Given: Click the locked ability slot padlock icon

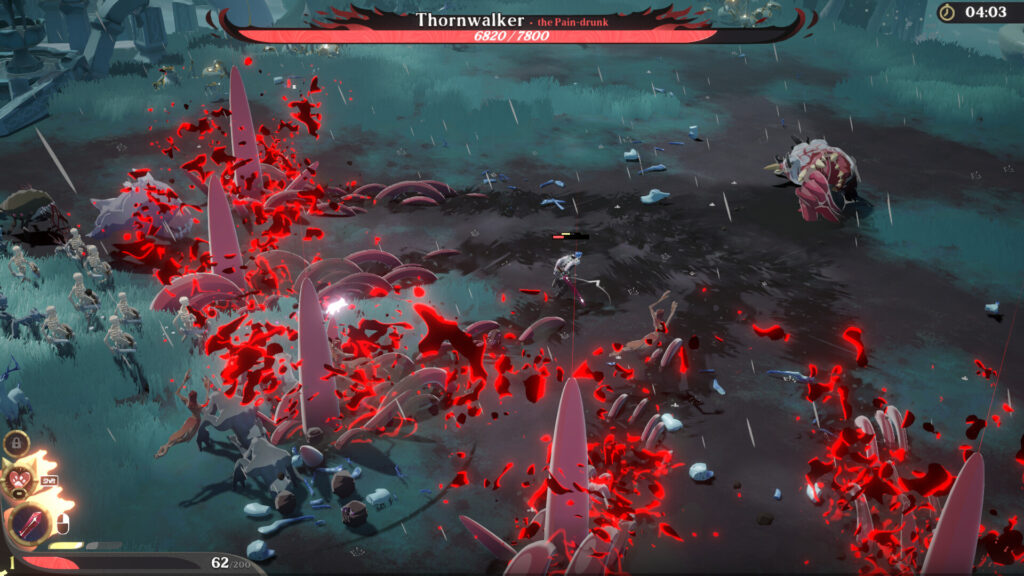Looking at the screenshot, I should (x=15, y=443).
